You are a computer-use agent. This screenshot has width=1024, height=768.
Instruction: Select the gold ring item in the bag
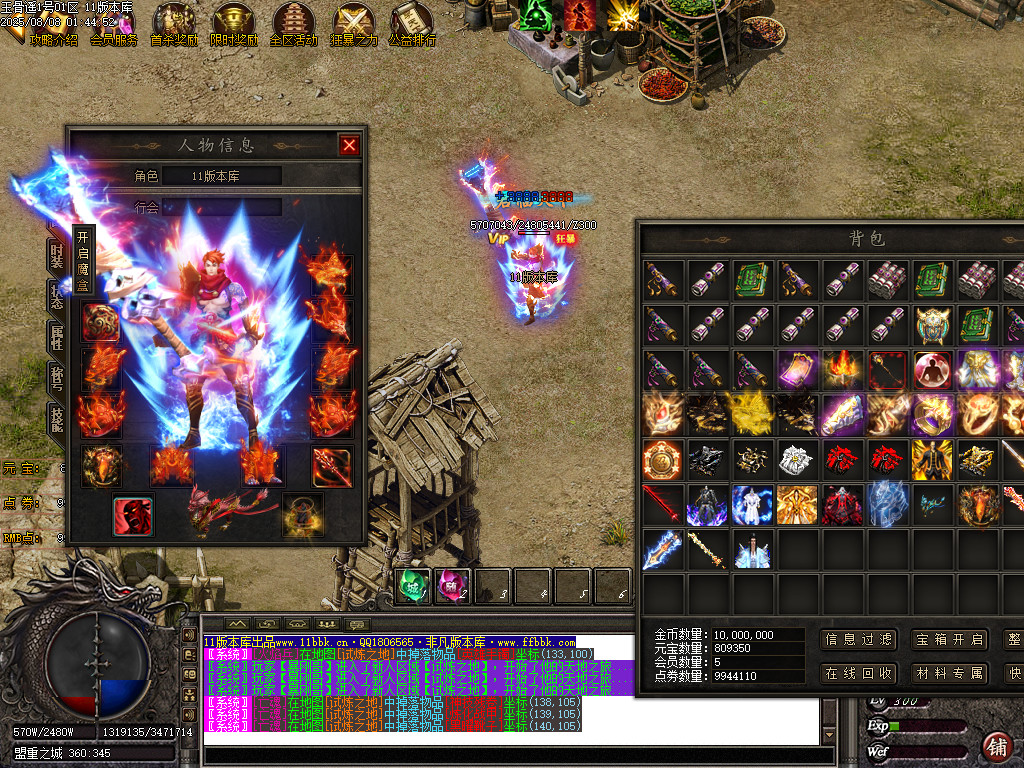[934, 414]
